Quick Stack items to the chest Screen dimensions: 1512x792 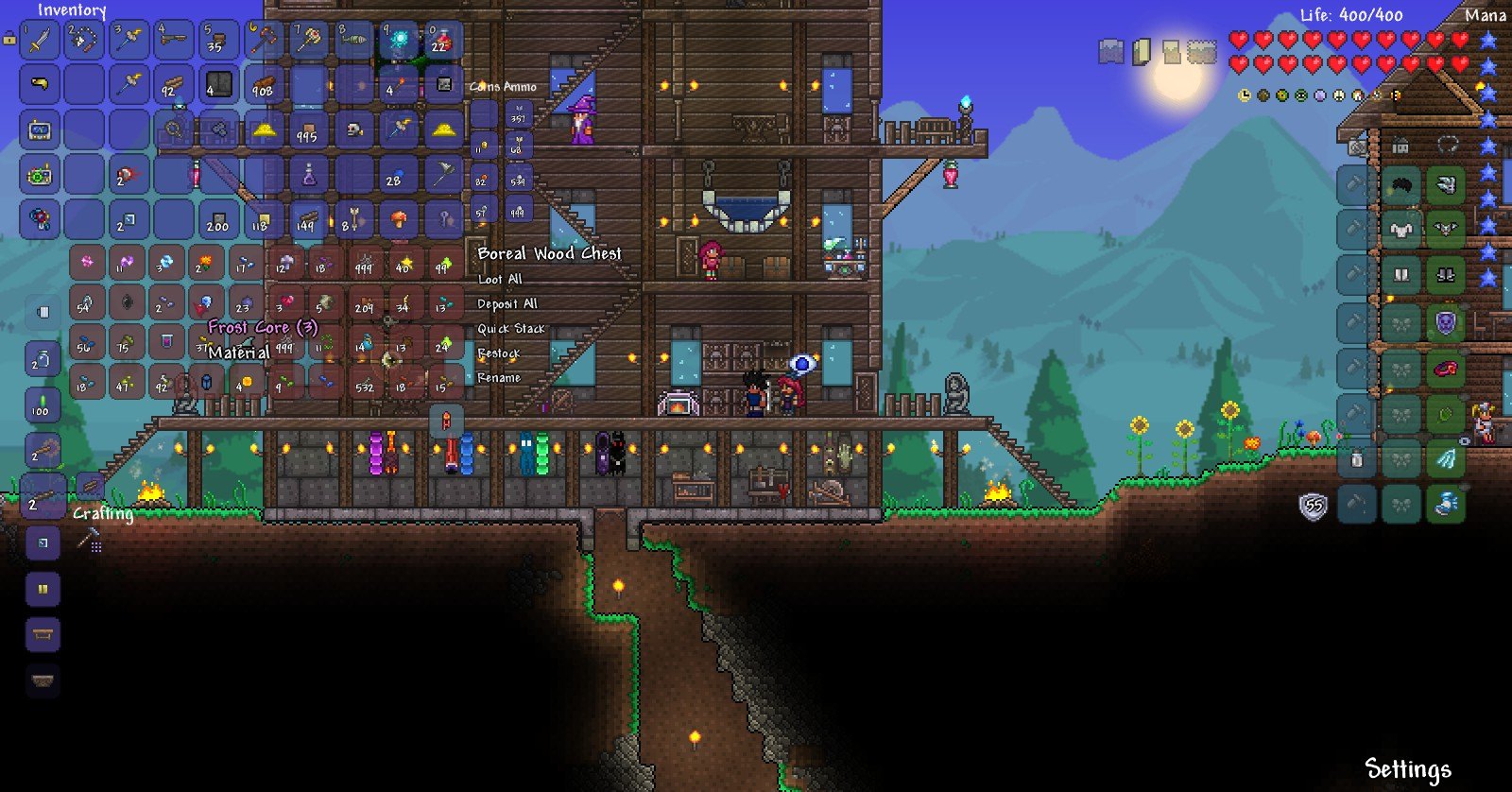coord(511,328)
